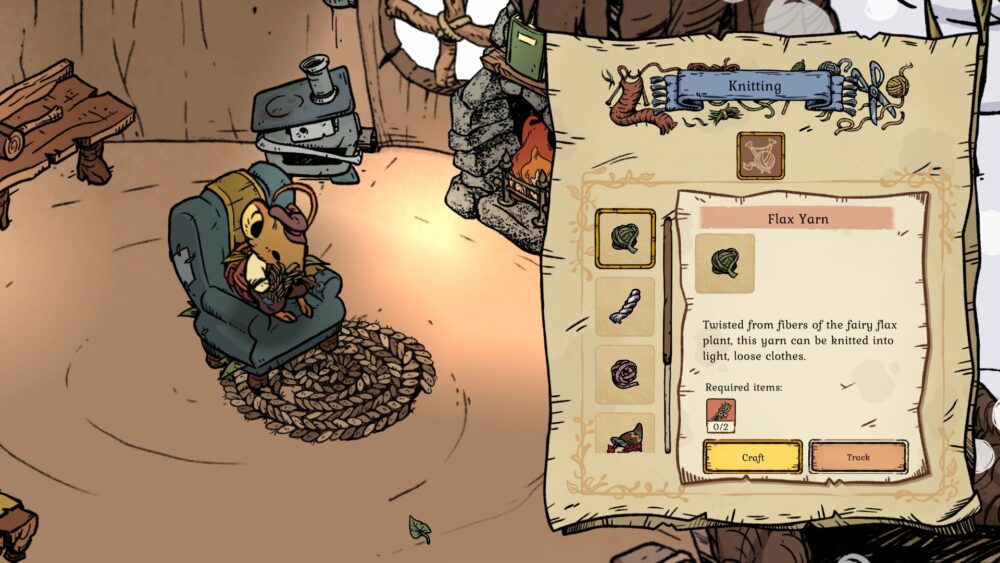1000x563 pixels.
Task: Click the recipe list scrollbar
Action: coord(667,330)
